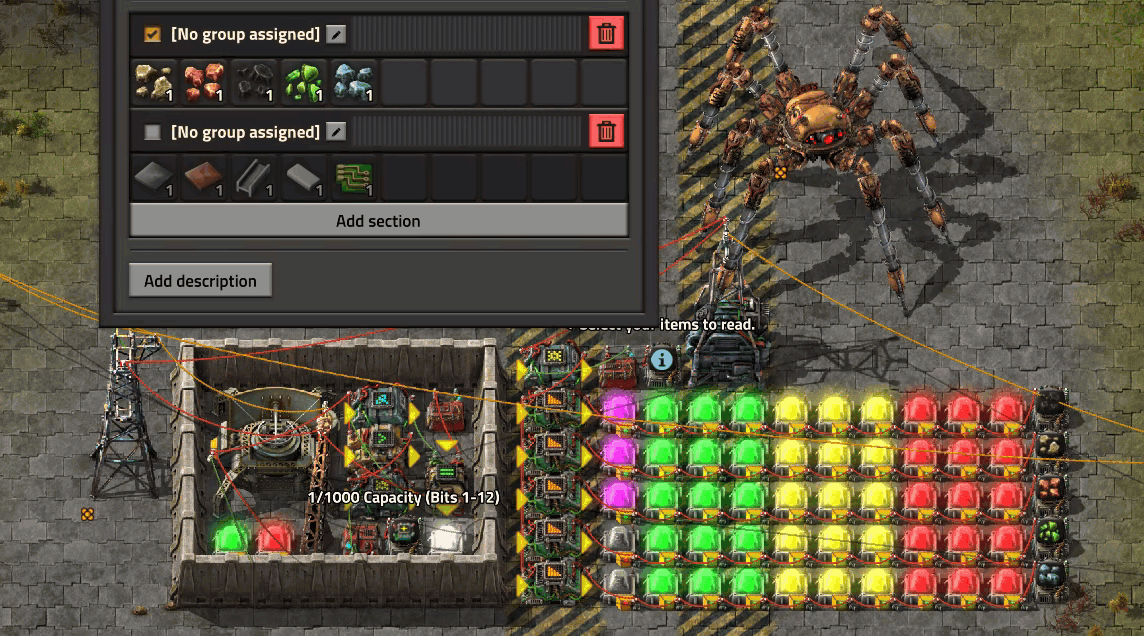Edit the group name of the ores section
This screenshot has width=1144, height=636.
(x=337, y=35)
